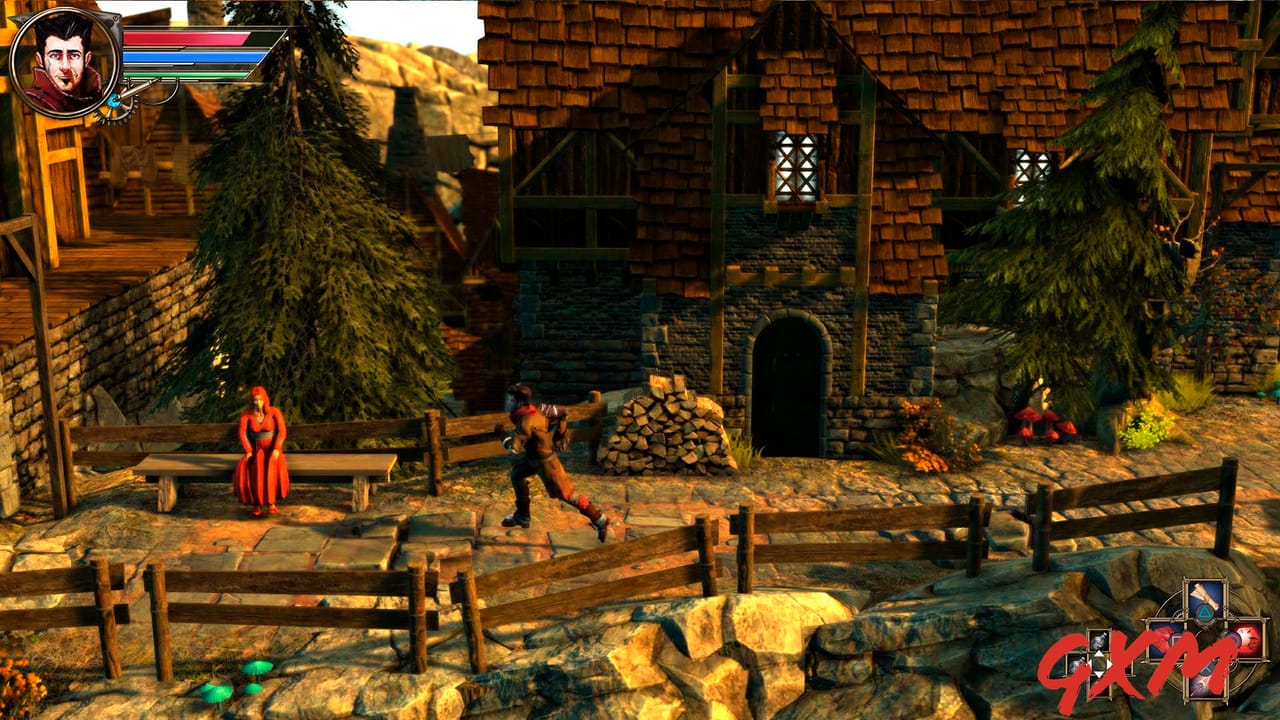Click the stacked woodpile beside the house
Viewport: 1280px width, 720px height.
668,430
